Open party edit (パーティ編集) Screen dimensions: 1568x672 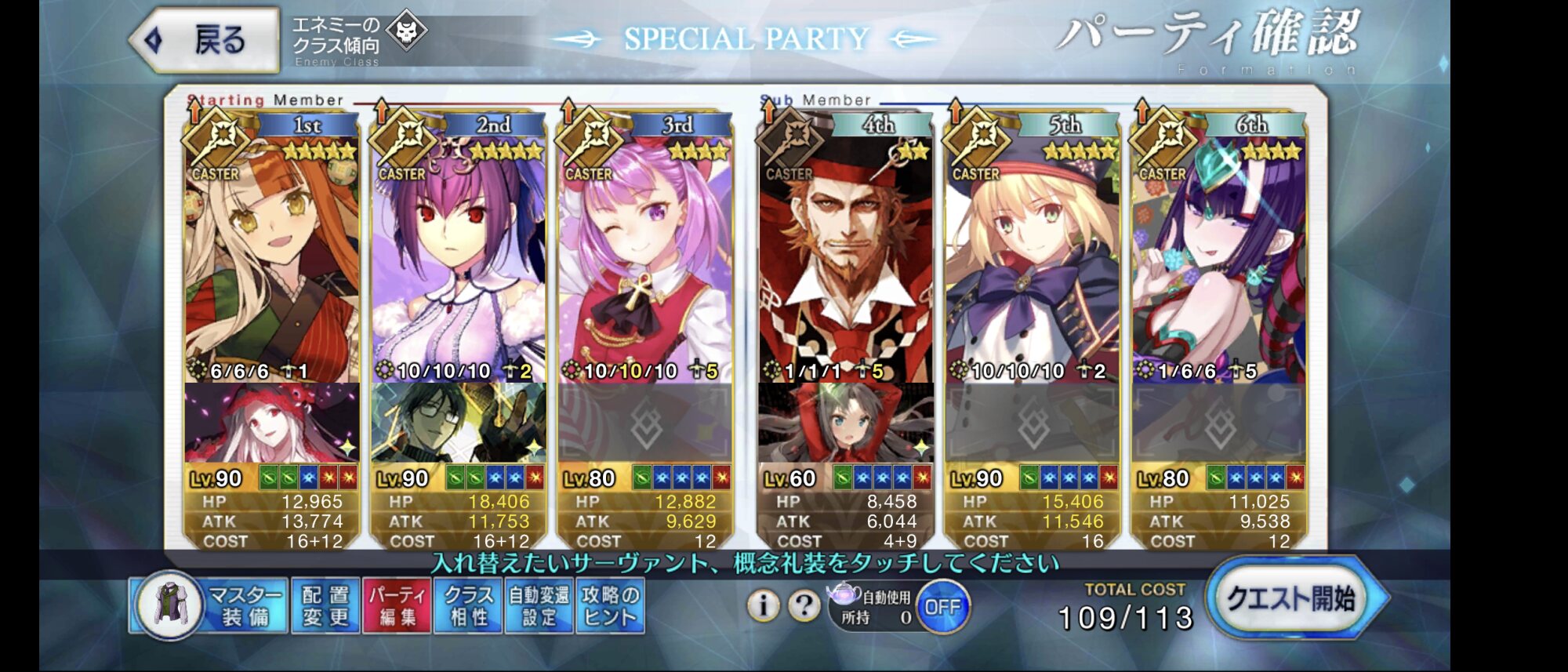[x=397, y=605]
